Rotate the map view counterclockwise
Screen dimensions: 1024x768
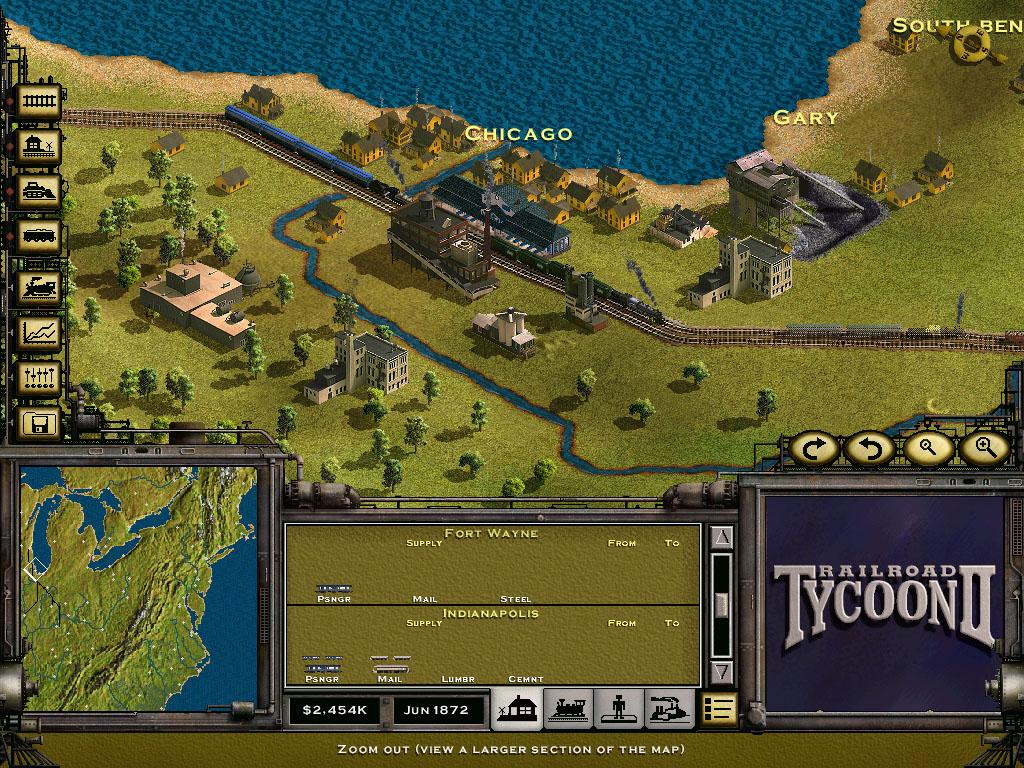pyautogui.click(x=869, y=448)
